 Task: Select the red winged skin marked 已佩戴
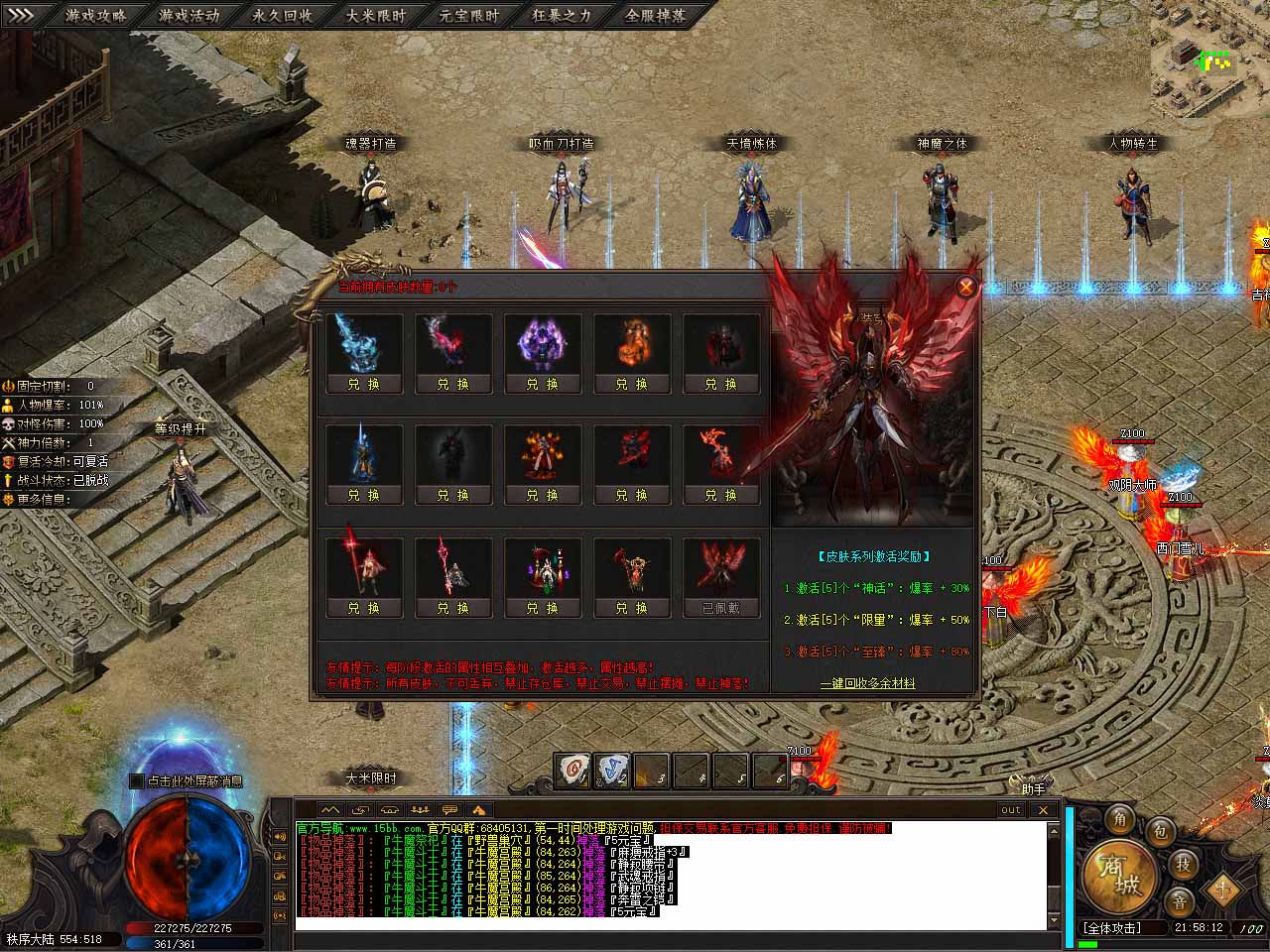(x=721, y=608)
